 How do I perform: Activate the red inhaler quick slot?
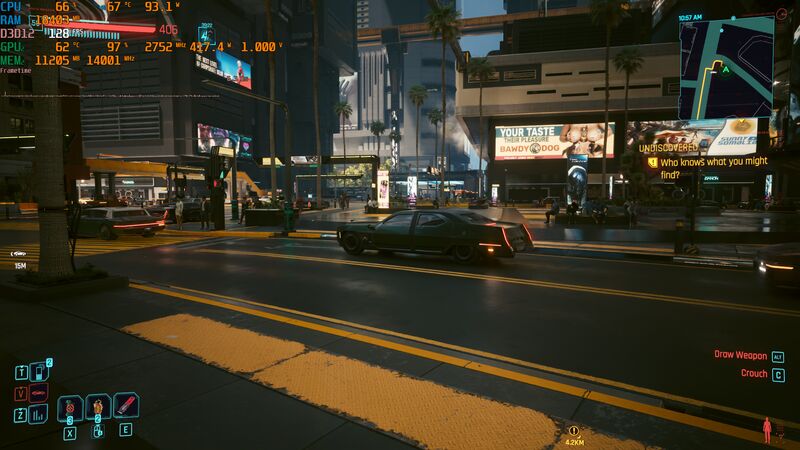pyautogui.click(x=126, y=405)
